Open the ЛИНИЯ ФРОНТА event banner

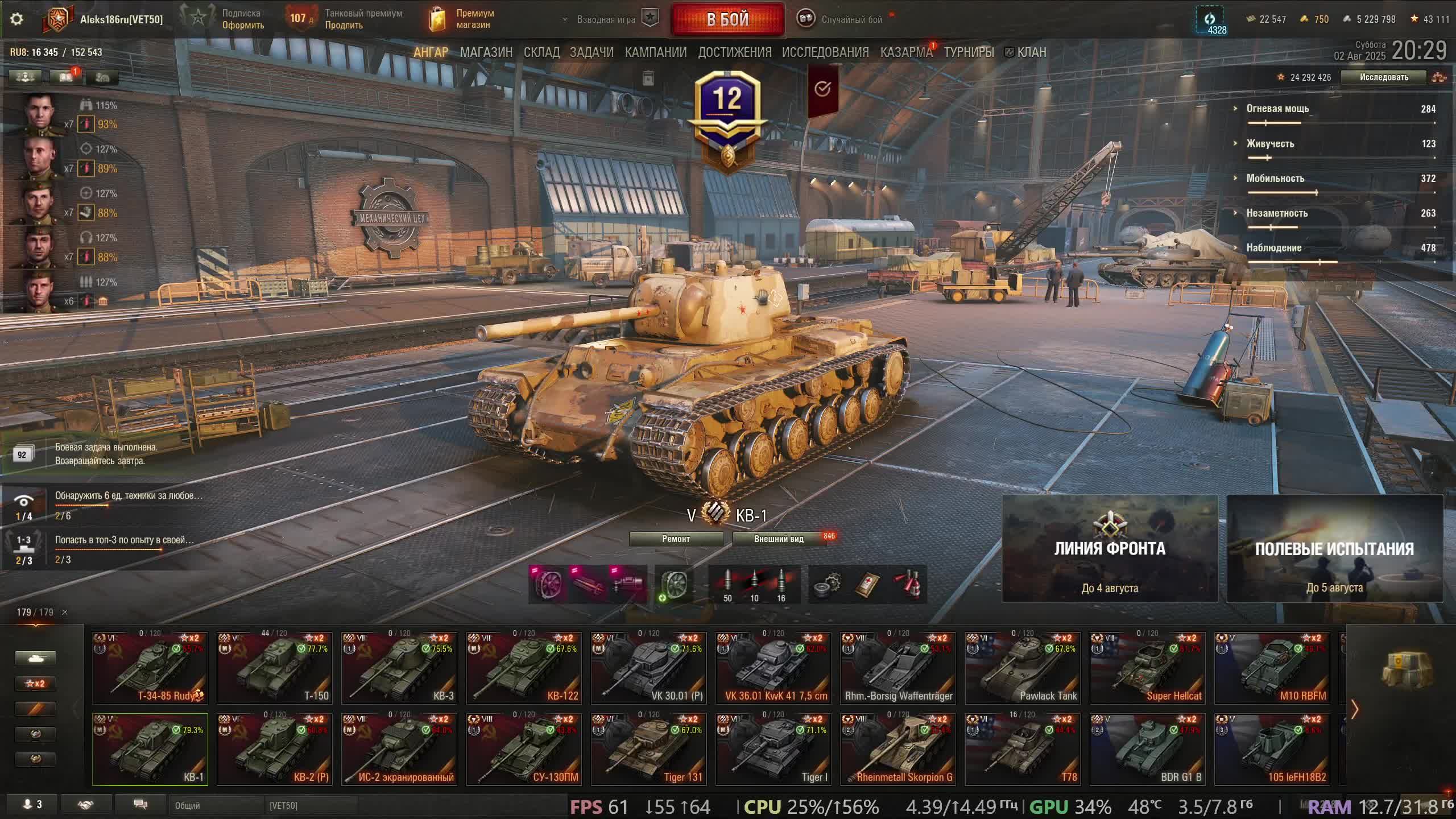[1110, 549]
